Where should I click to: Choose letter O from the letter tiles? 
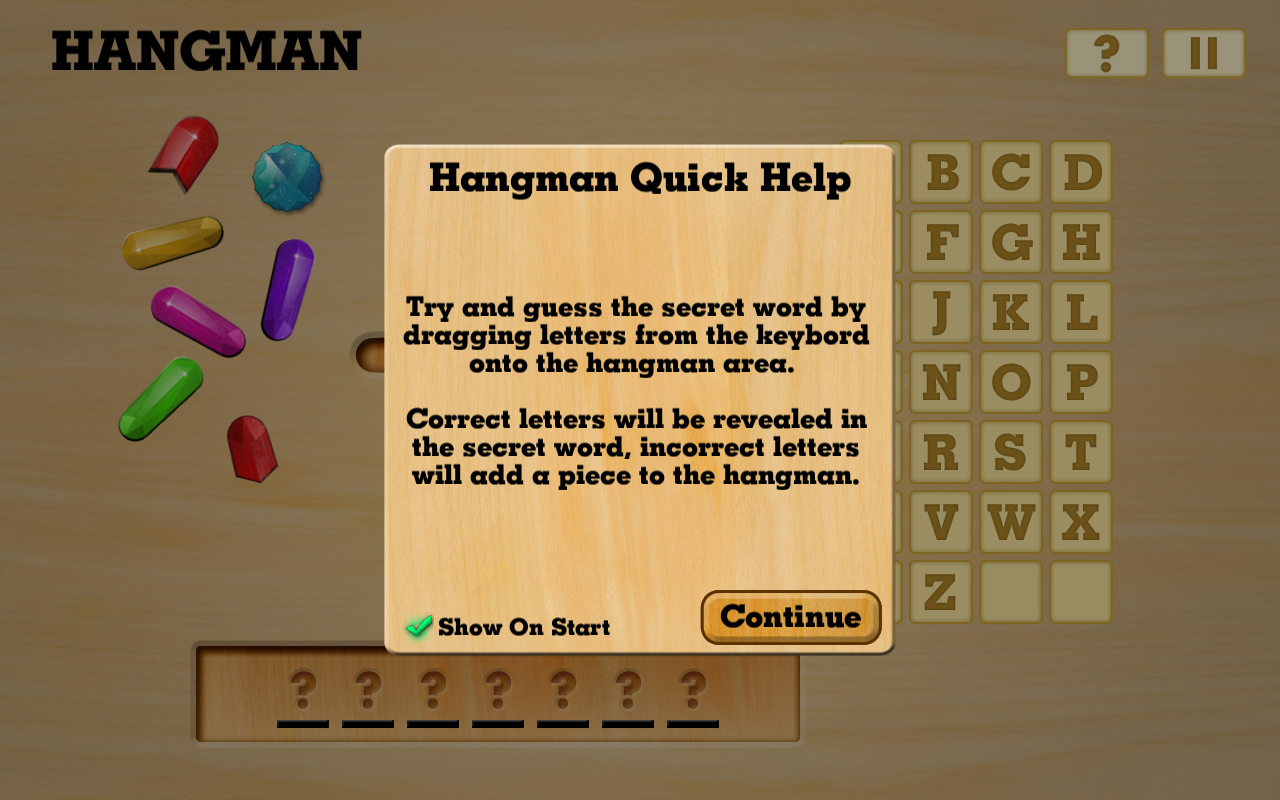click(1010, 382)
